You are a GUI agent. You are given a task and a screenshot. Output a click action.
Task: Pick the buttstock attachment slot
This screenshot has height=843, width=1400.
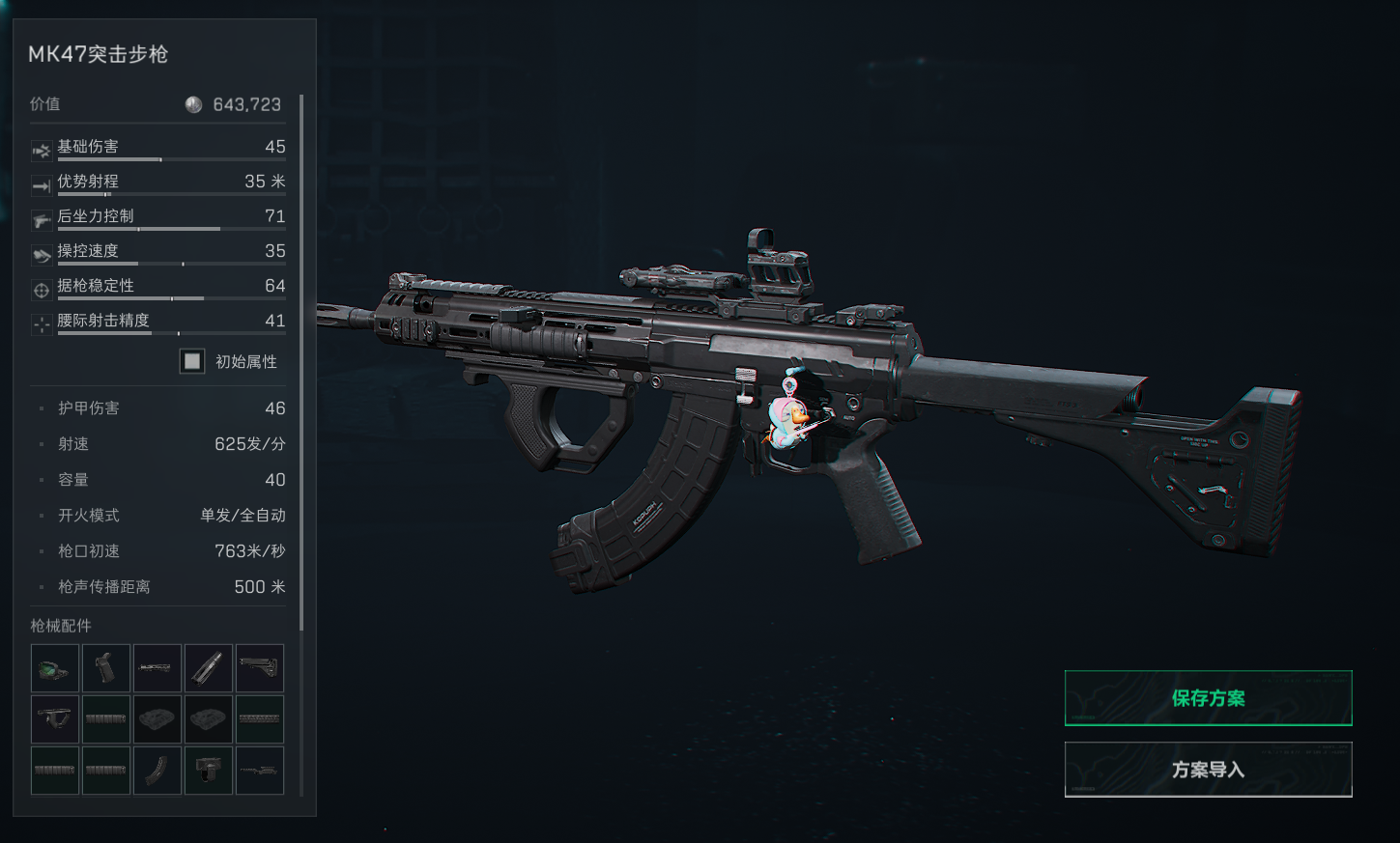260,668
